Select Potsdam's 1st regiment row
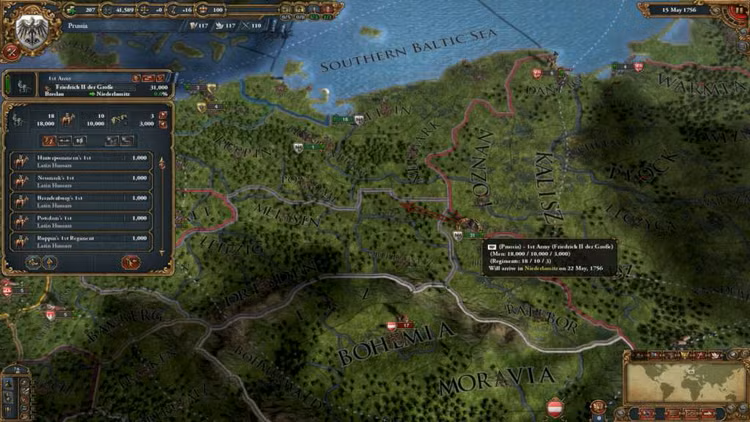750x422 pixels. point(81,221)
